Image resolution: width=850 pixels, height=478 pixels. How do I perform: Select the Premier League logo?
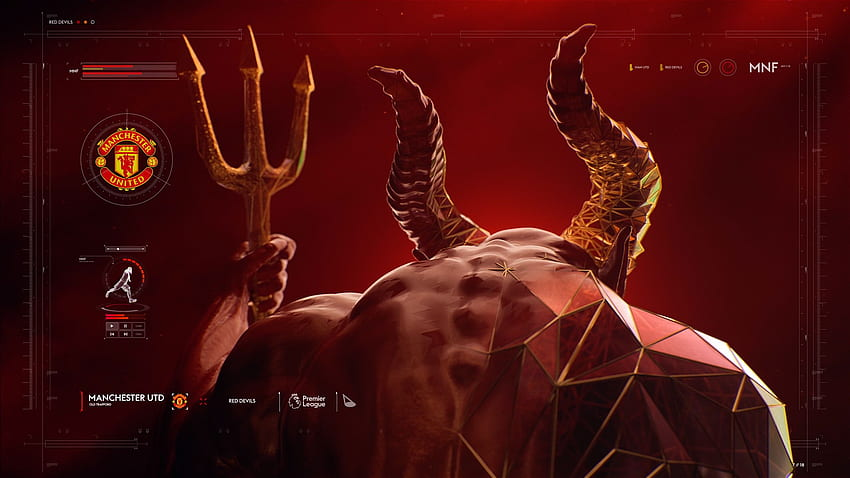305,400
